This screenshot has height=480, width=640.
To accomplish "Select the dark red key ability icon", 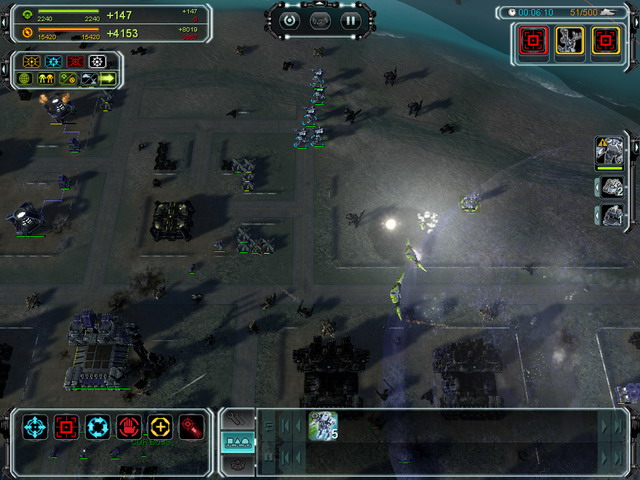I will [x=190, y=427].
